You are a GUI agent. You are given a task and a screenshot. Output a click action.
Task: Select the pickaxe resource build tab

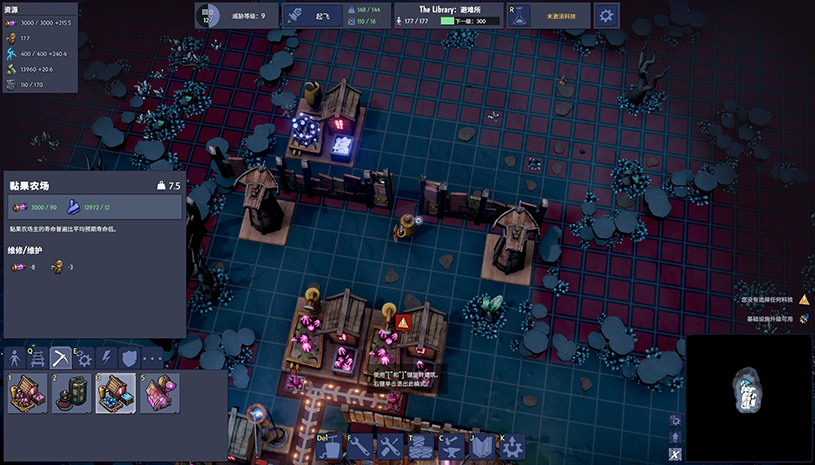coord(62,358)
